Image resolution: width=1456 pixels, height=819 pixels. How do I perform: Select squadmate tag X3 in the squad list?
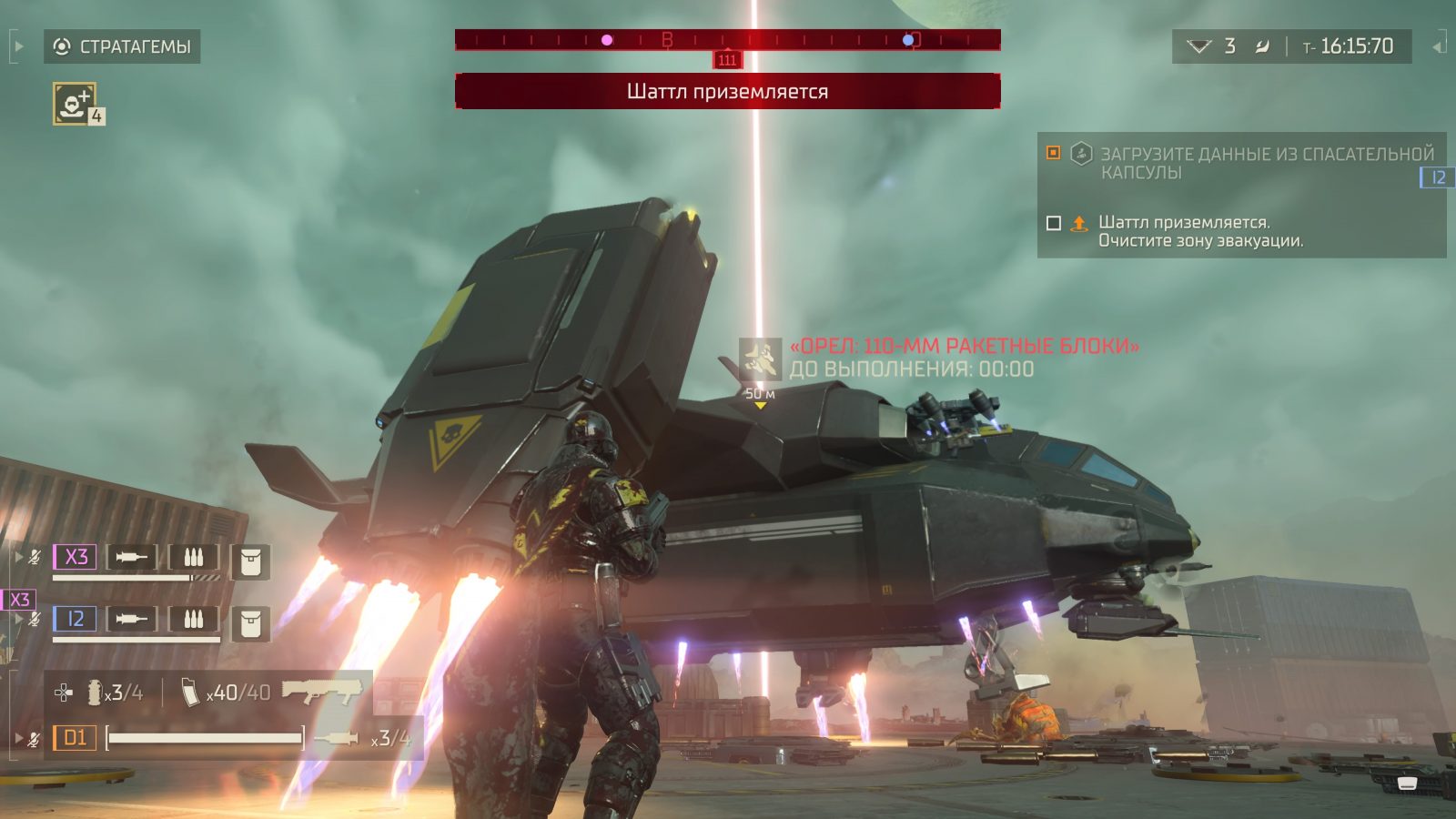pyautogui.click(x=76, y=556)
